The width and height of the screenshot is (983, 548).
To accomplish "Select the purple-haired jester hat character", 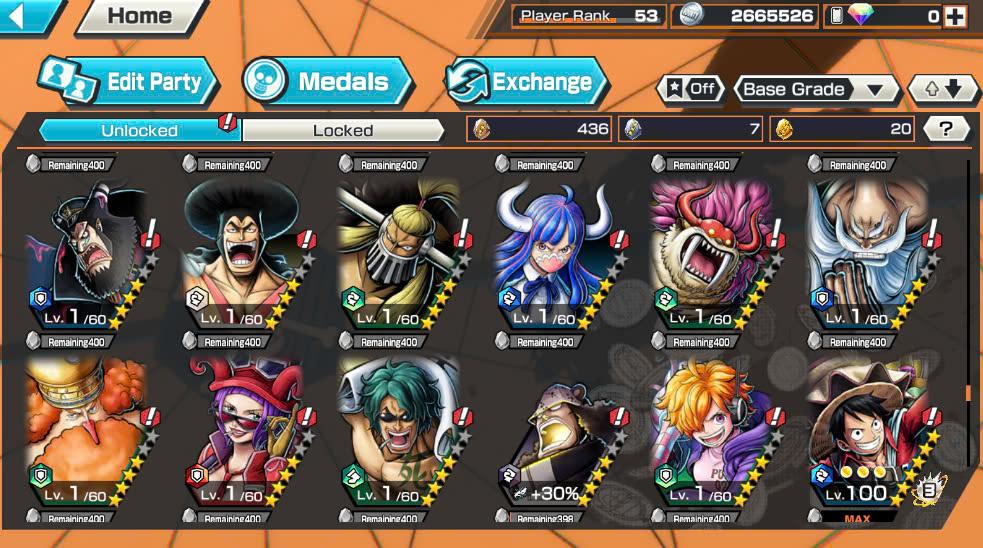I will [241, 430].
